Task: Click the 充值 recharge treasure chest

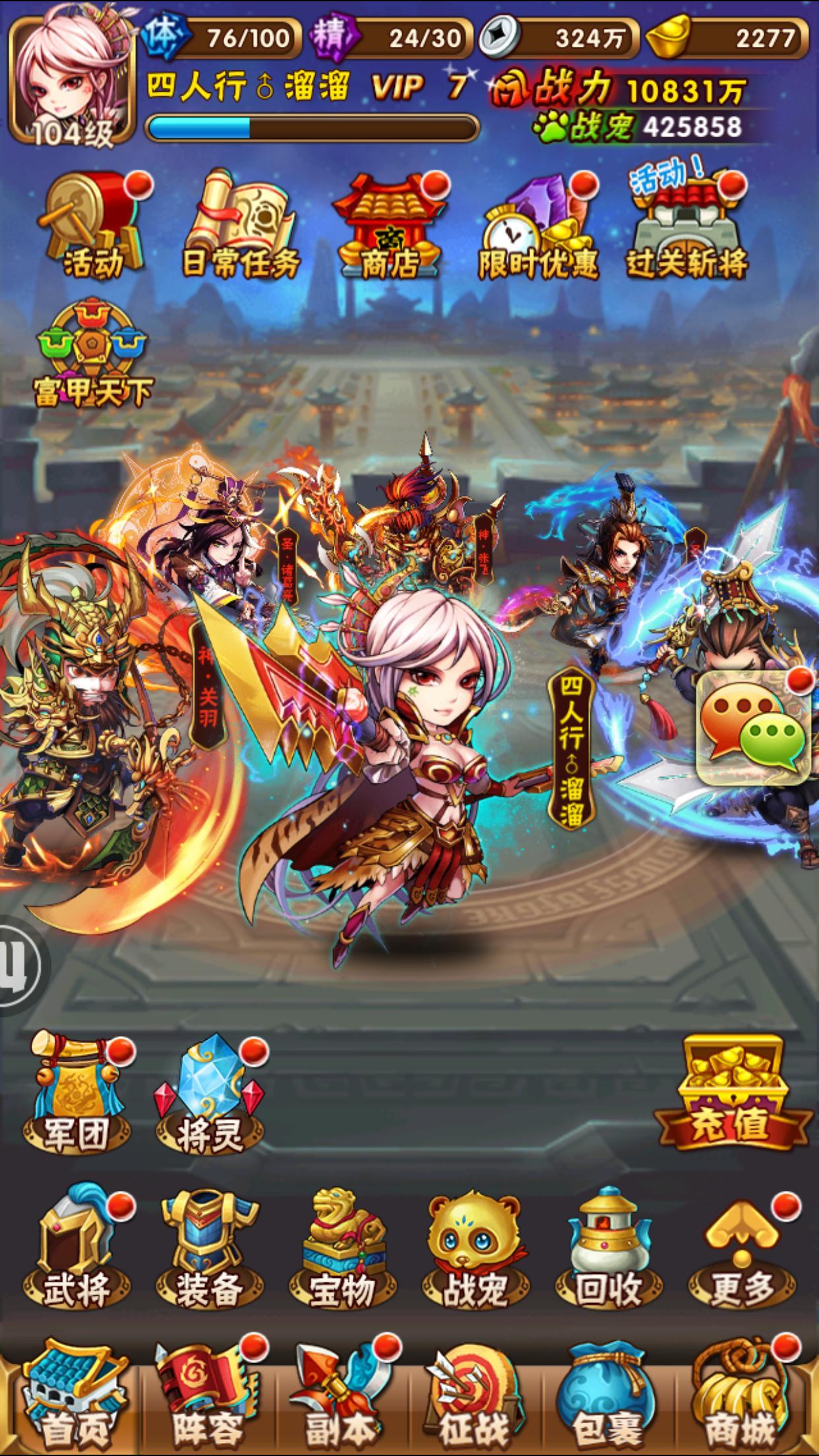Action: point(732,1092)
